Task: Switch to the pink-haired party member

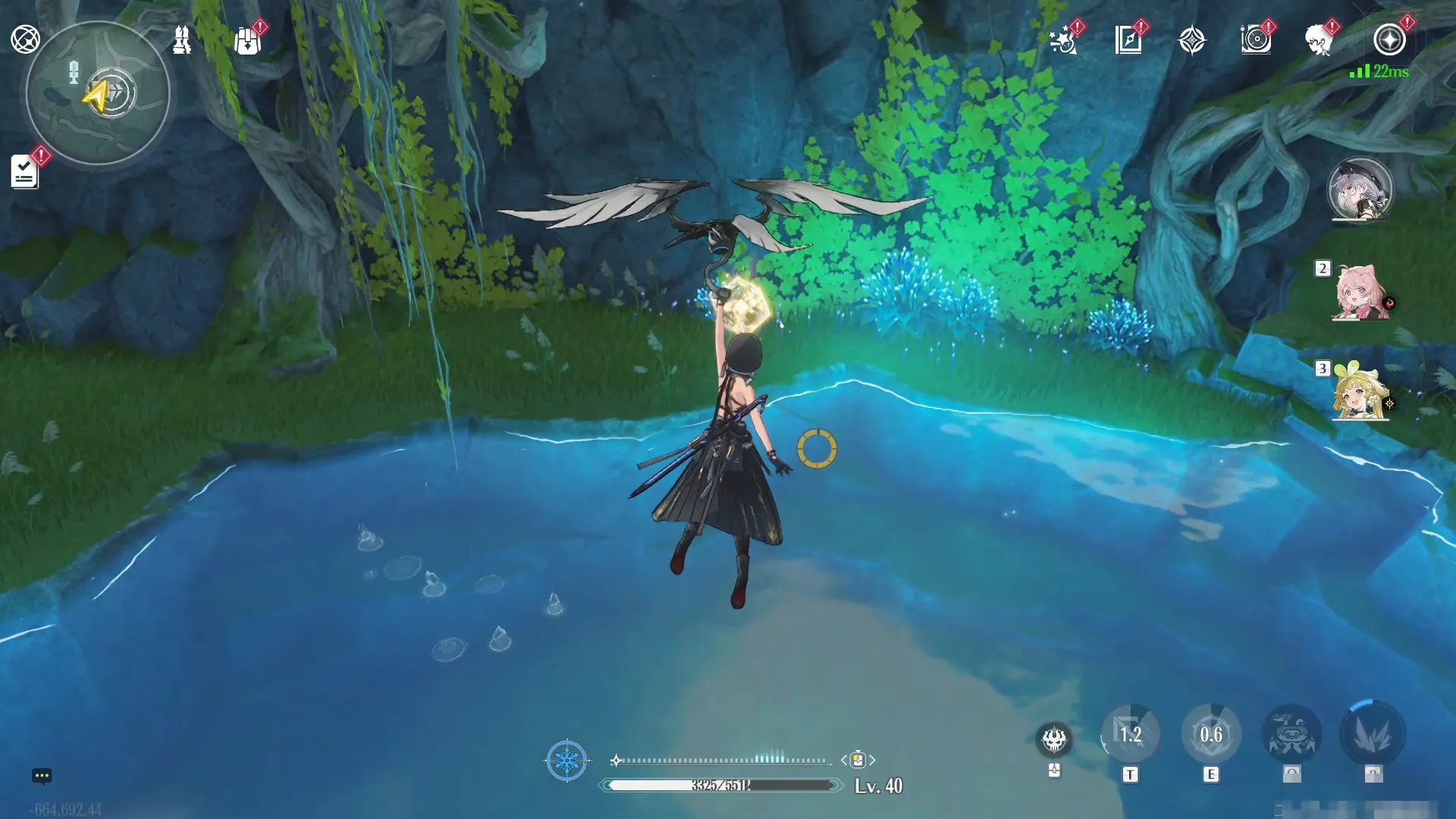Action: coord(1360,293)
